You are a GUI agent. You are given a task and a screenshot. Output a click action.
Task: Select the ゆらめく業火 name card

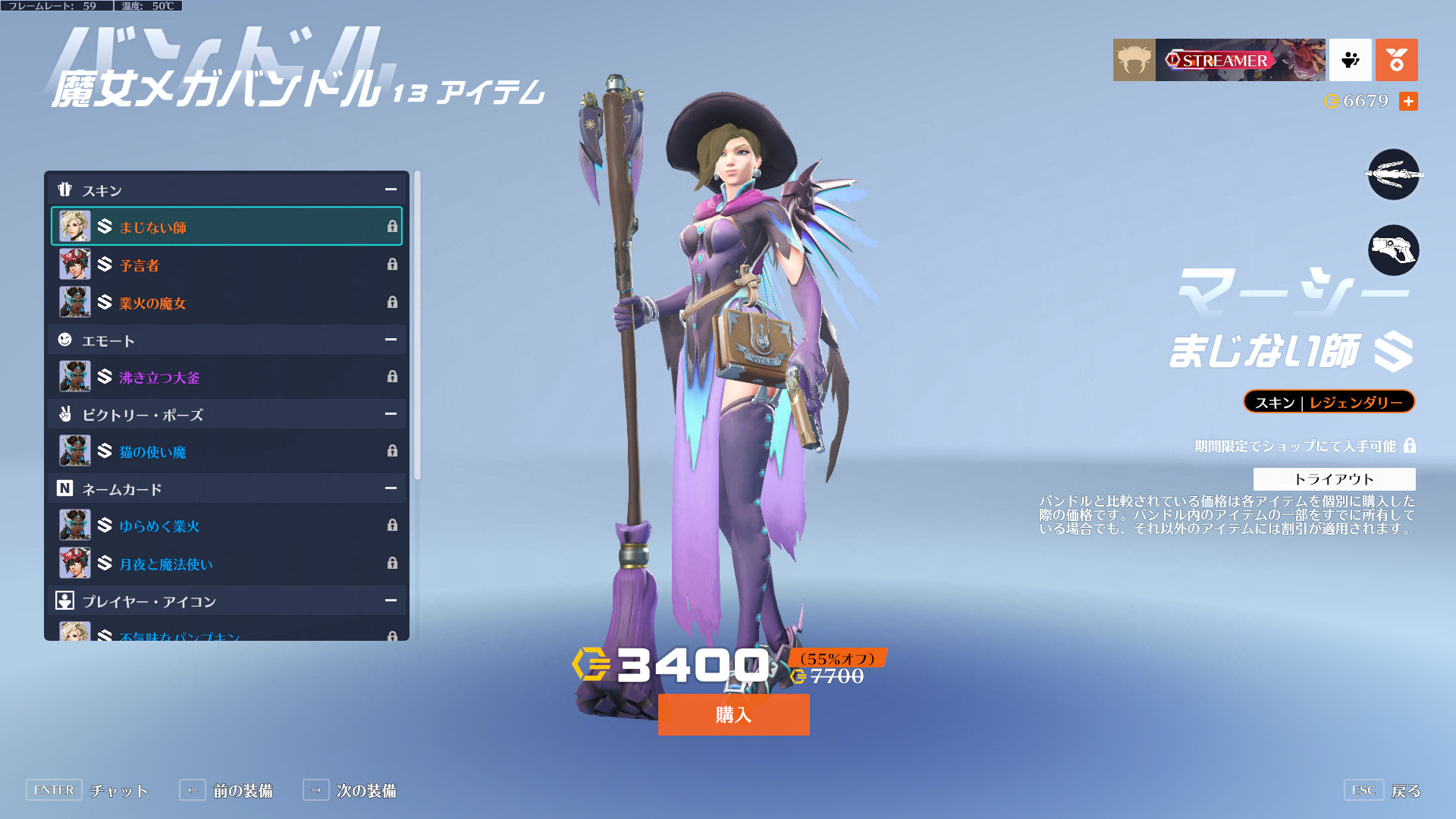226,526
